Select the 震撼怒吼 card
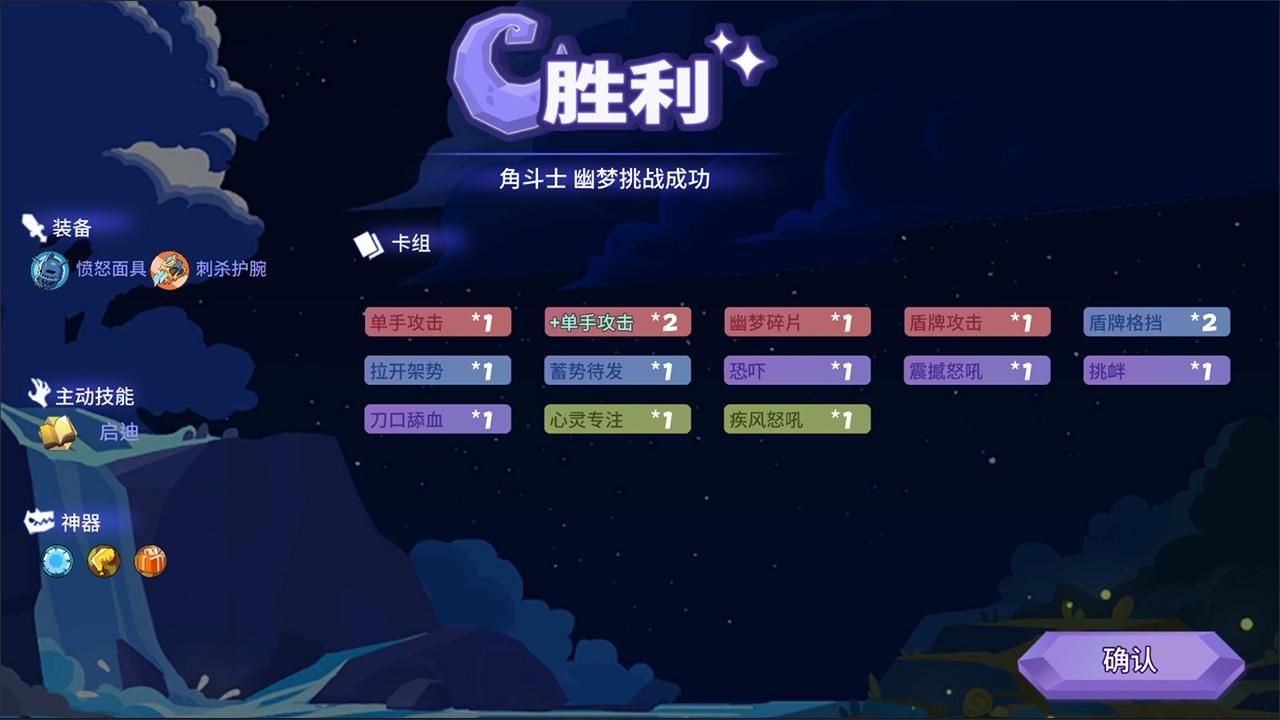This screenshot has height=720, width=1280. pos(977,370)
